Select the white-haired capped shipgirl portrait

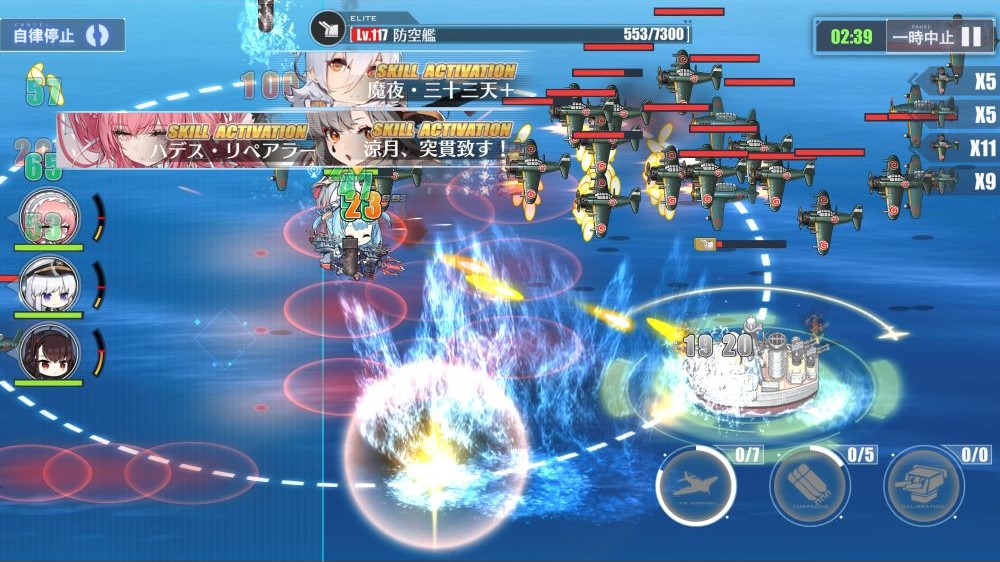pos(50,284)
